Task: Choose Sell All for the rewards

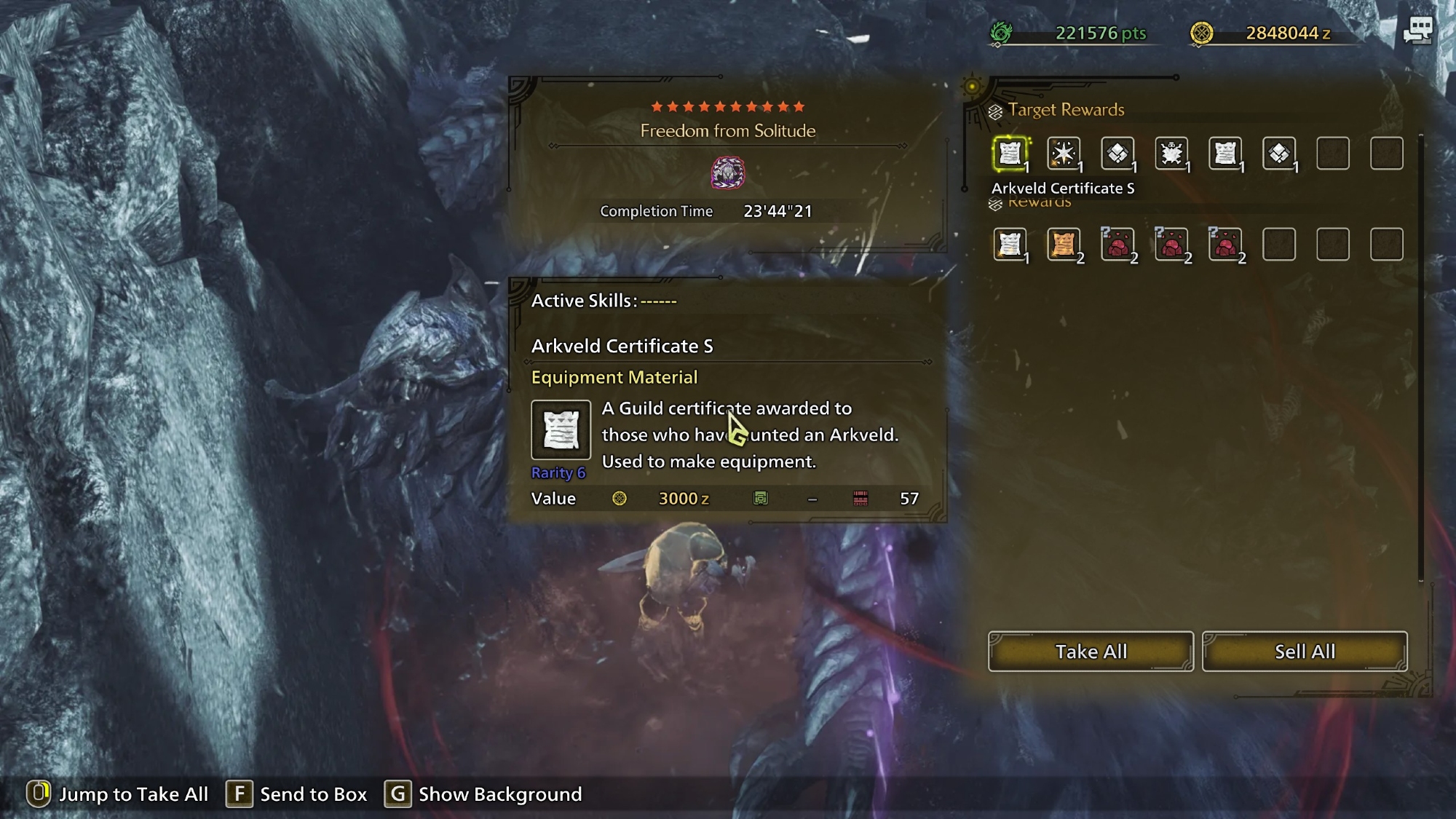Action: (1305, 652)
